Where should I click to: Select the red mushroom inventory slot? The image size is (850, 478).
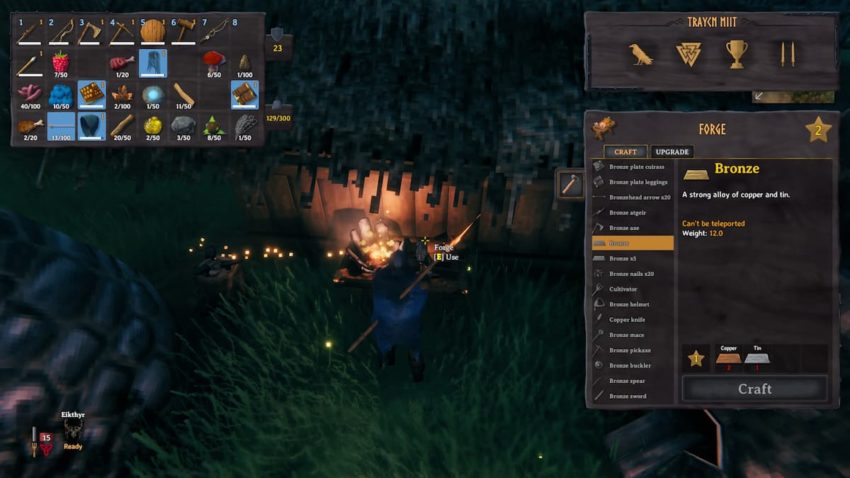(213, 64)
